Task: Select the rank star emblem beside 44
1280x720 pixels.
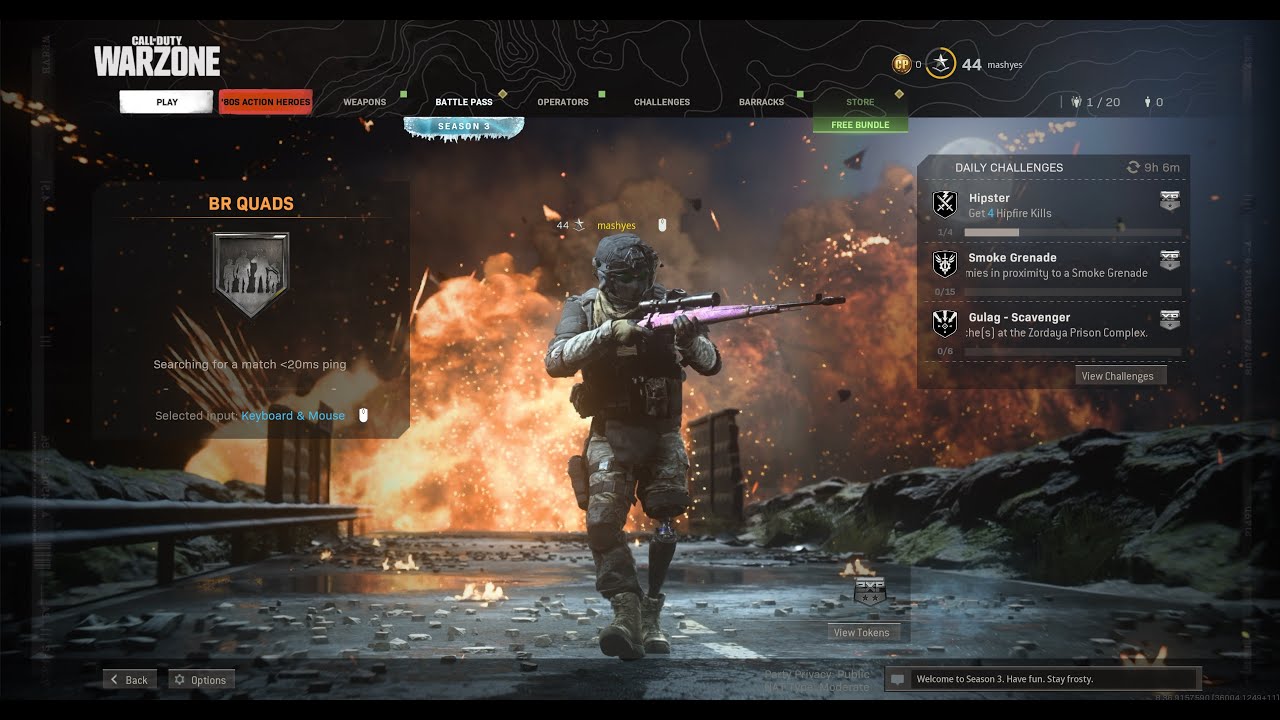Action: pyautogui.click(x=940, y=64)
